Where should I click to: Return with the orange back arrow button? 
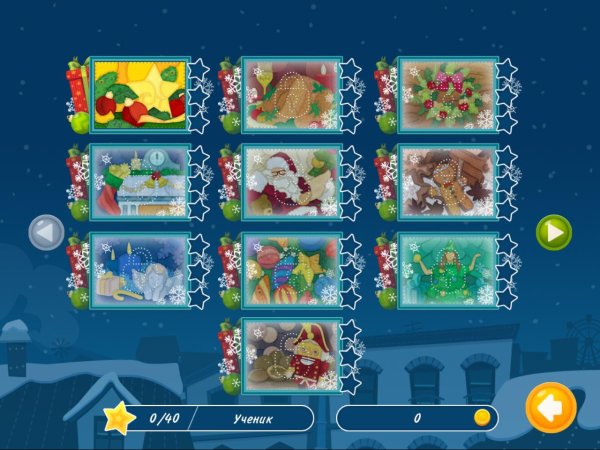pyautogui.click(x=551, y=408)
